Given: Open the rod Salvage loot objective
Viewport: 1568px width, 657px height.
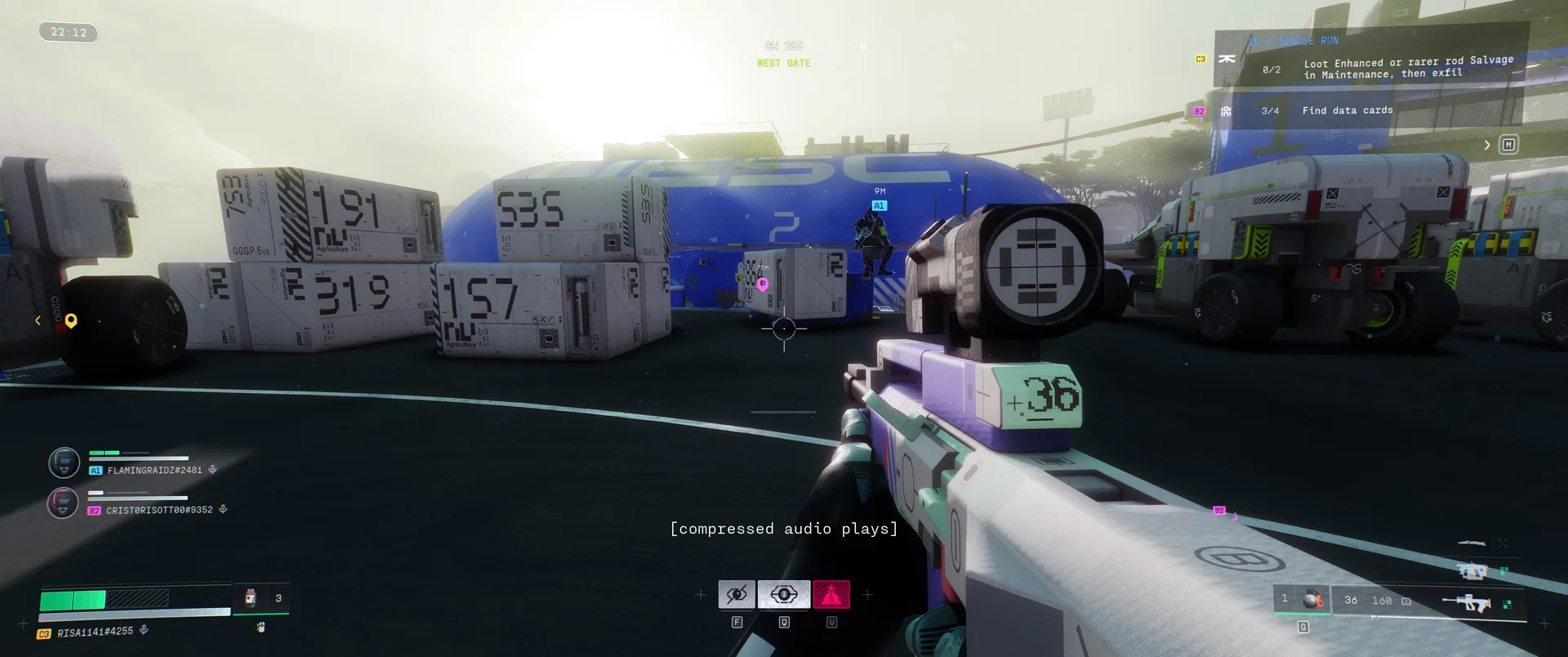Looking at the screenshot, I should pos(1407,67).
